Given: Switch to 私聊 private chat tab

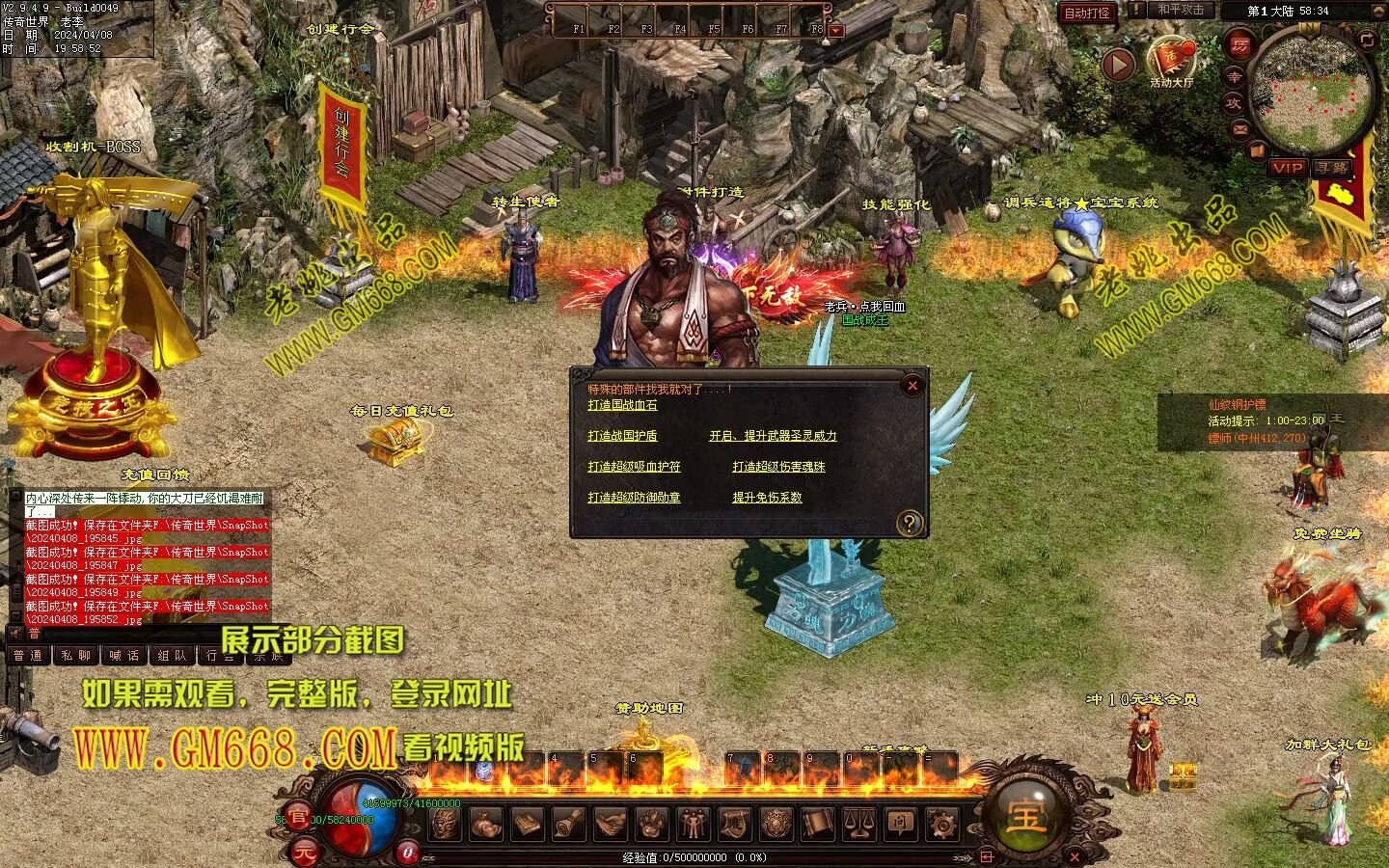Looking at the screenshot, I should tap(76, 656).
